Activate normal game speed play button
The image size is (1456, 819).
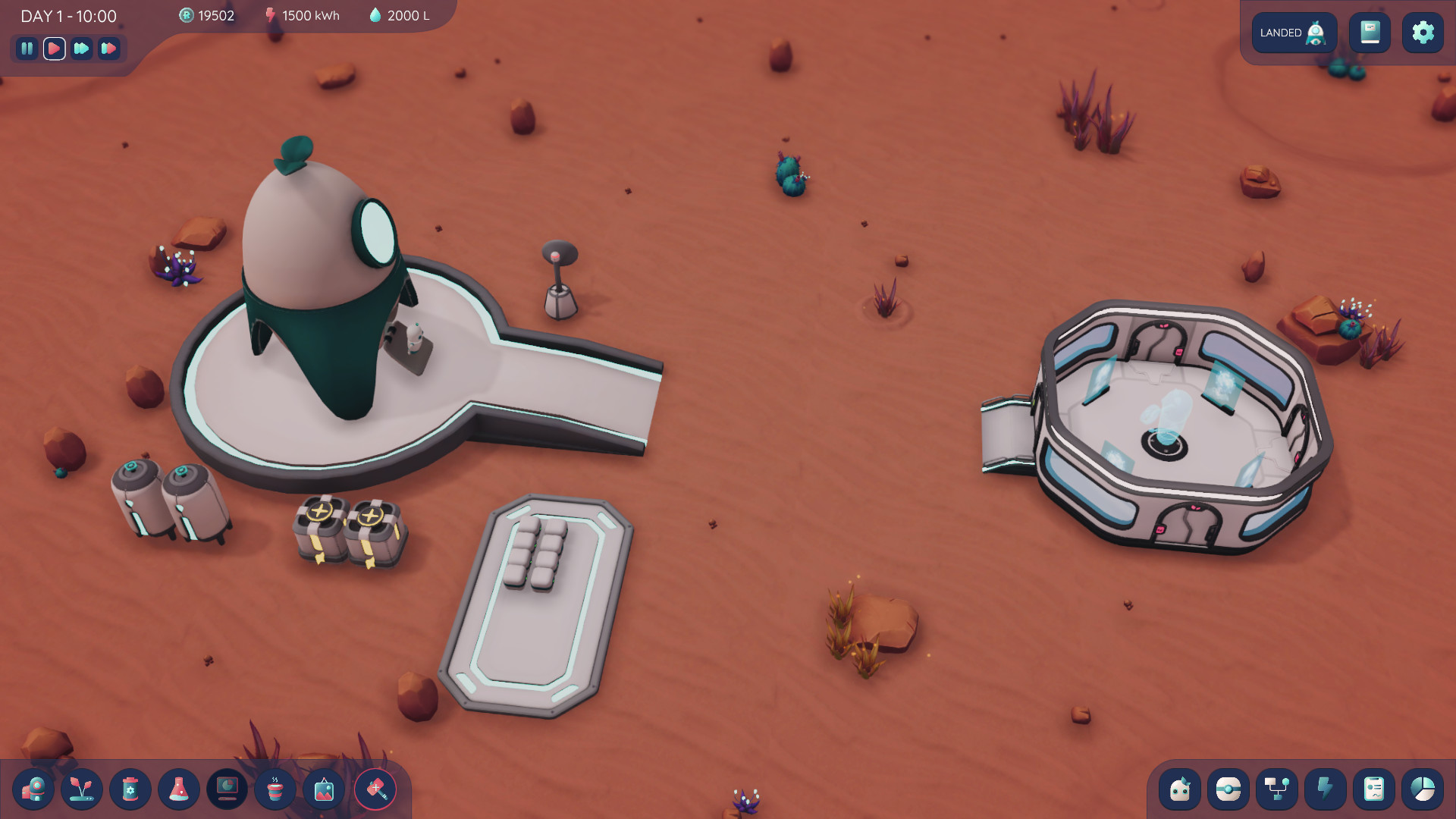pos(53,49)
